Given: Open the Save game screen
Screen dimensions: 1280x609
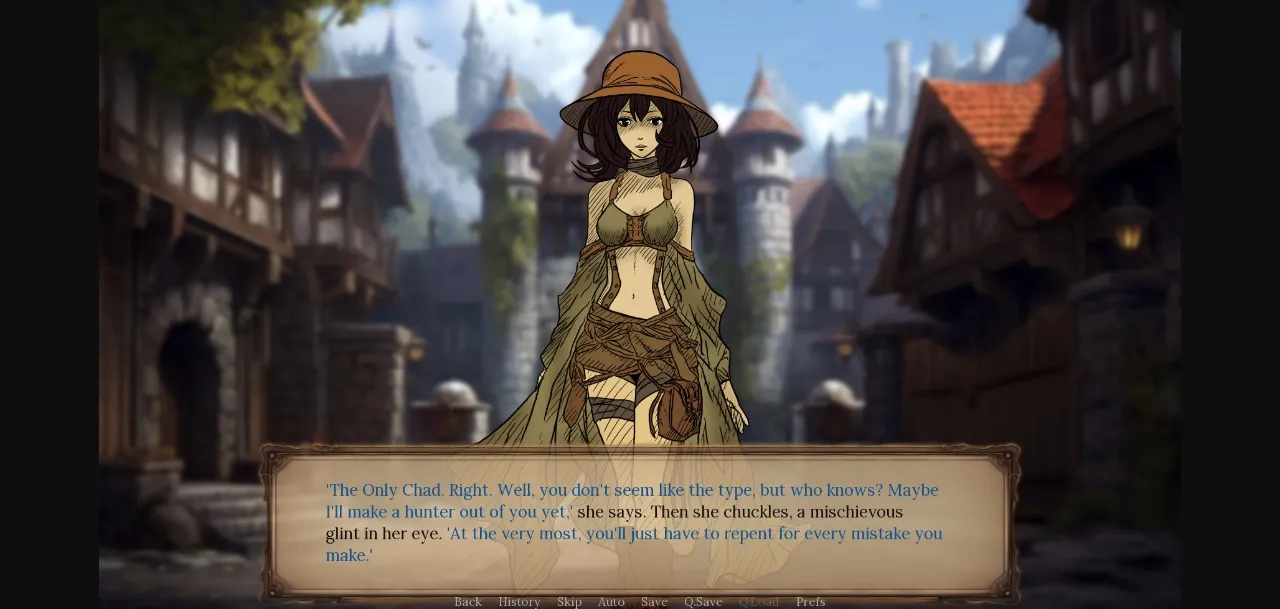Looking at the screenshot, I should pyautogui.click(x=654, y=602).
